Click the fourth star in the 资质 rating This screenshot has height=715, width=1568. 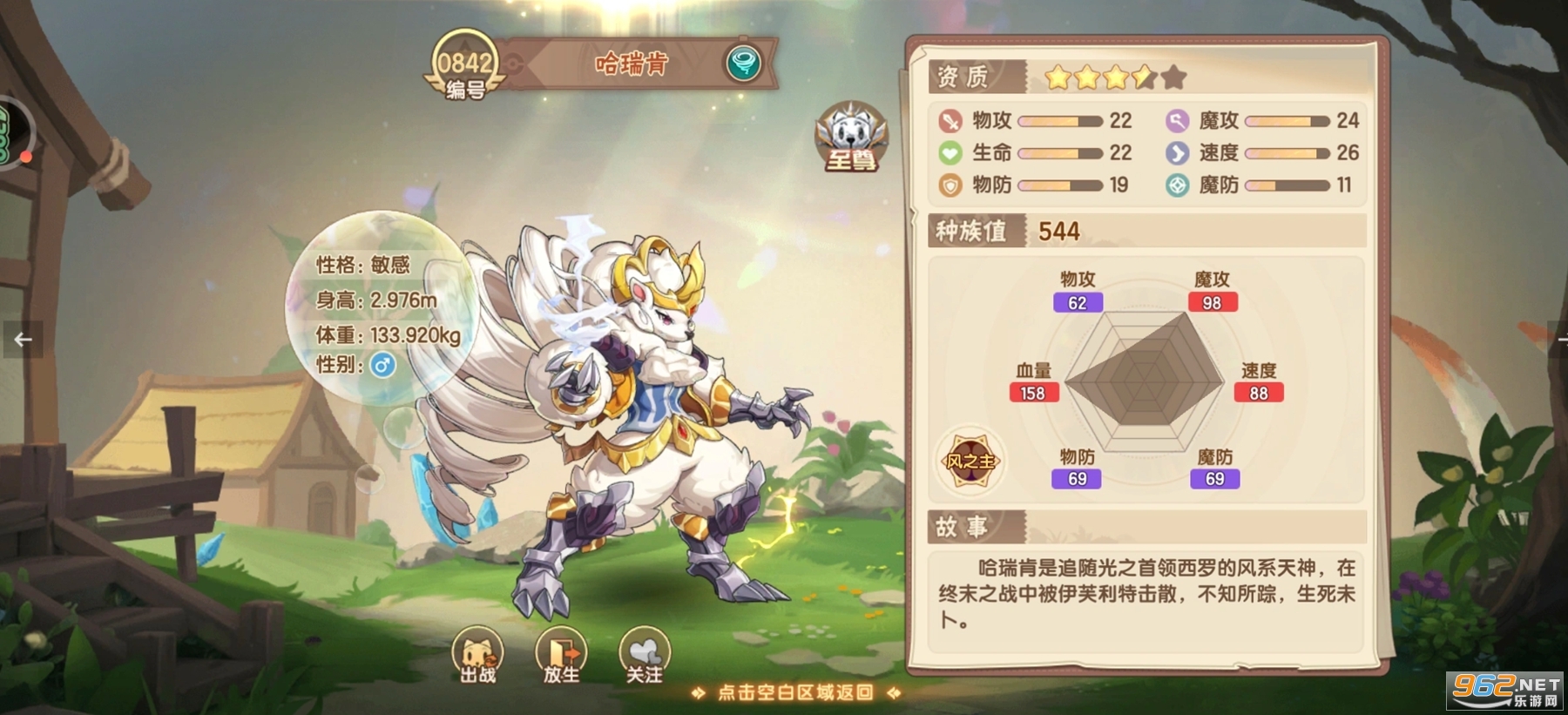[x=1142, y=78]
